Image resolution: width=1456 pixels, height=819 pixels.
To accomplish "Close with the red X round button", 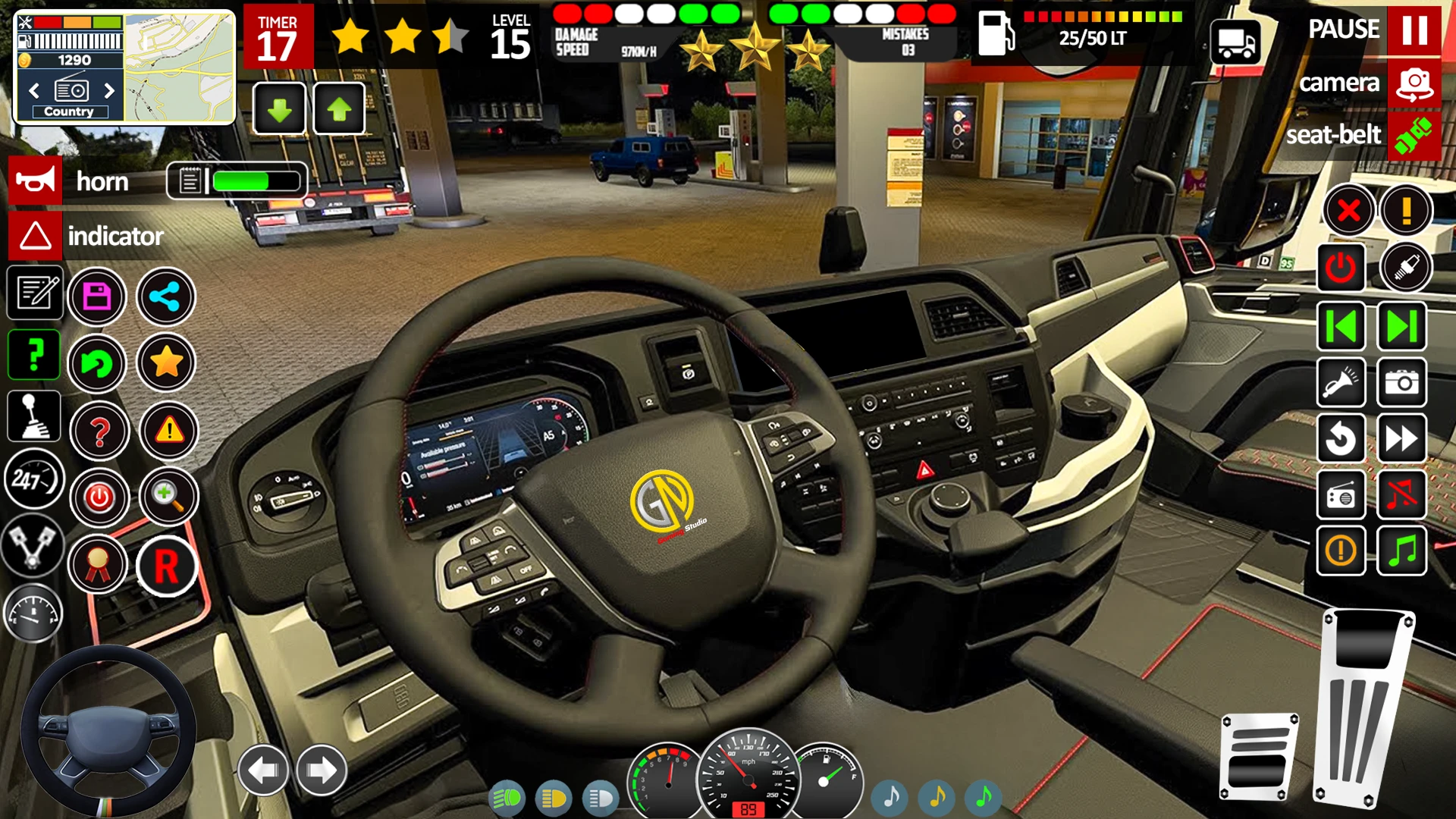I will point(1348,210).
